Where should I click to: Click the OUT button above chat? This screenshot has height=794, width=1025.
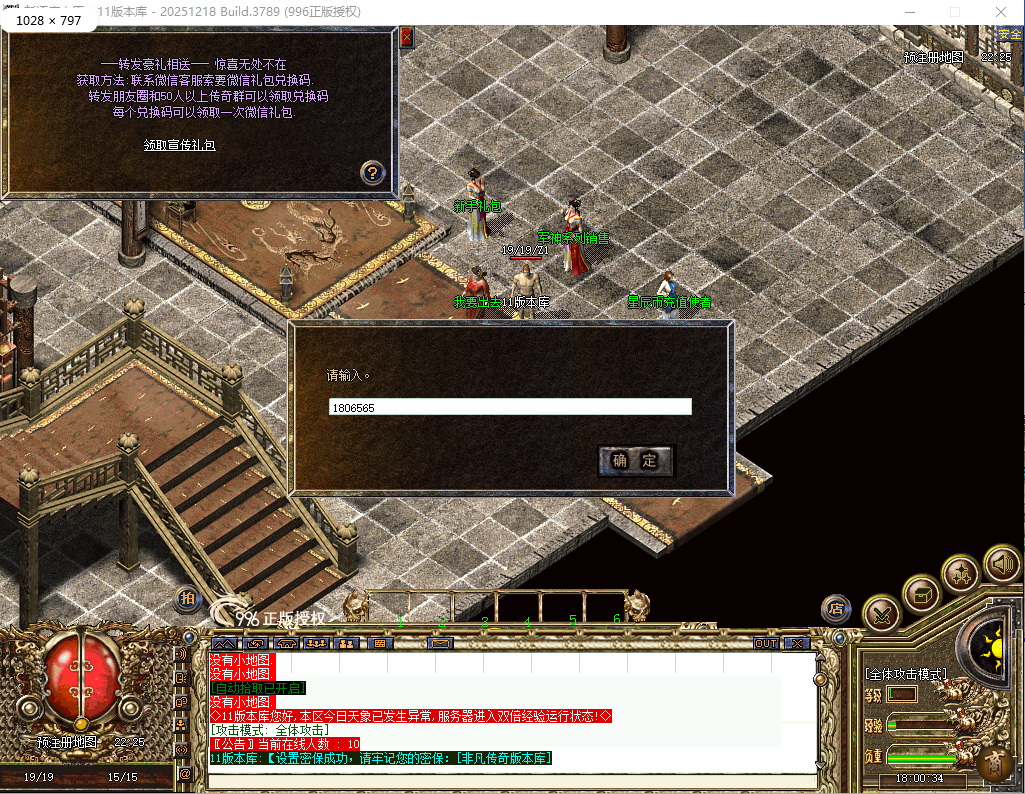tap(766, 643)
